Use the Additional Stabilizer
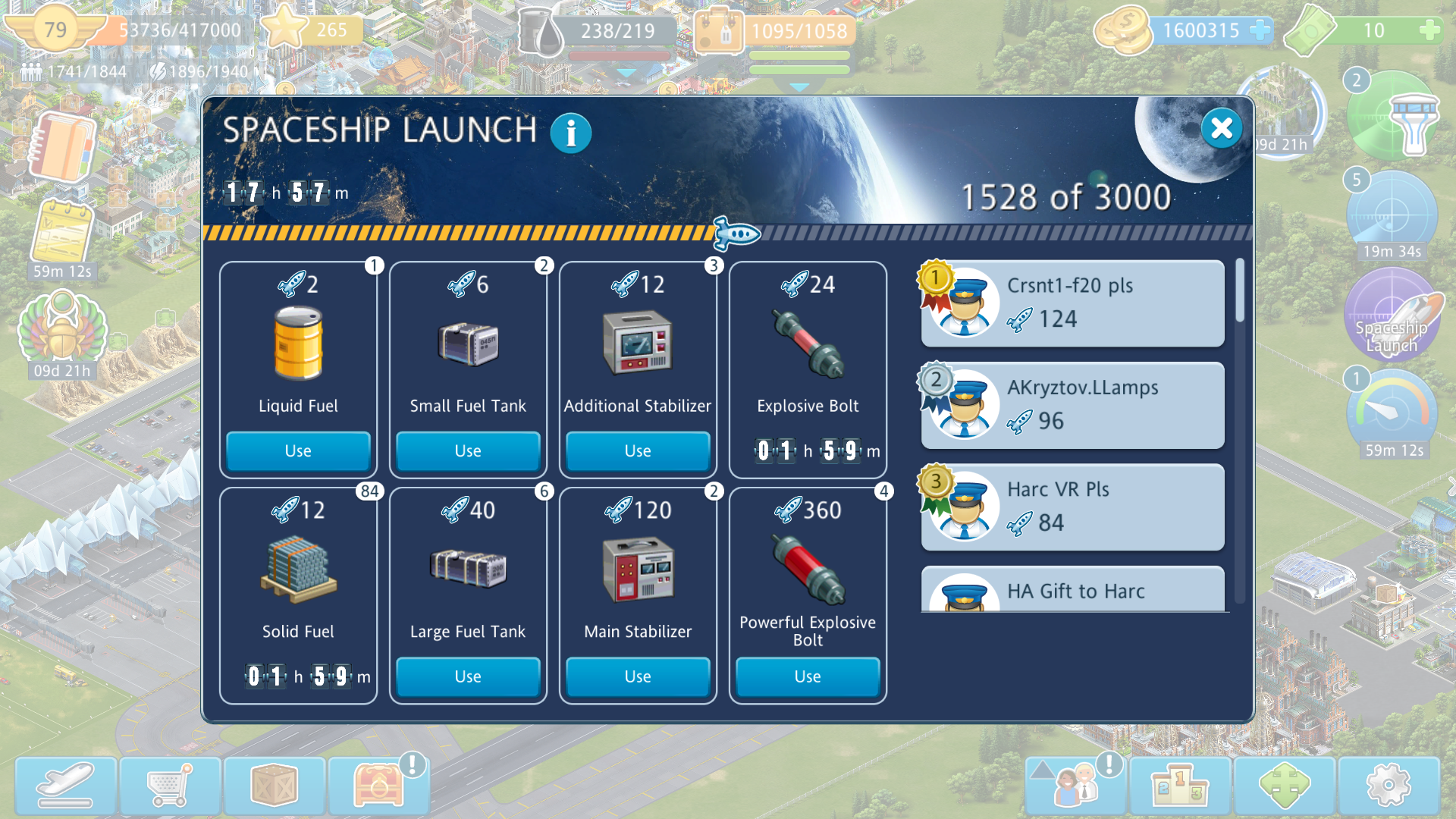1456x819 pixels. pos(638,450)
